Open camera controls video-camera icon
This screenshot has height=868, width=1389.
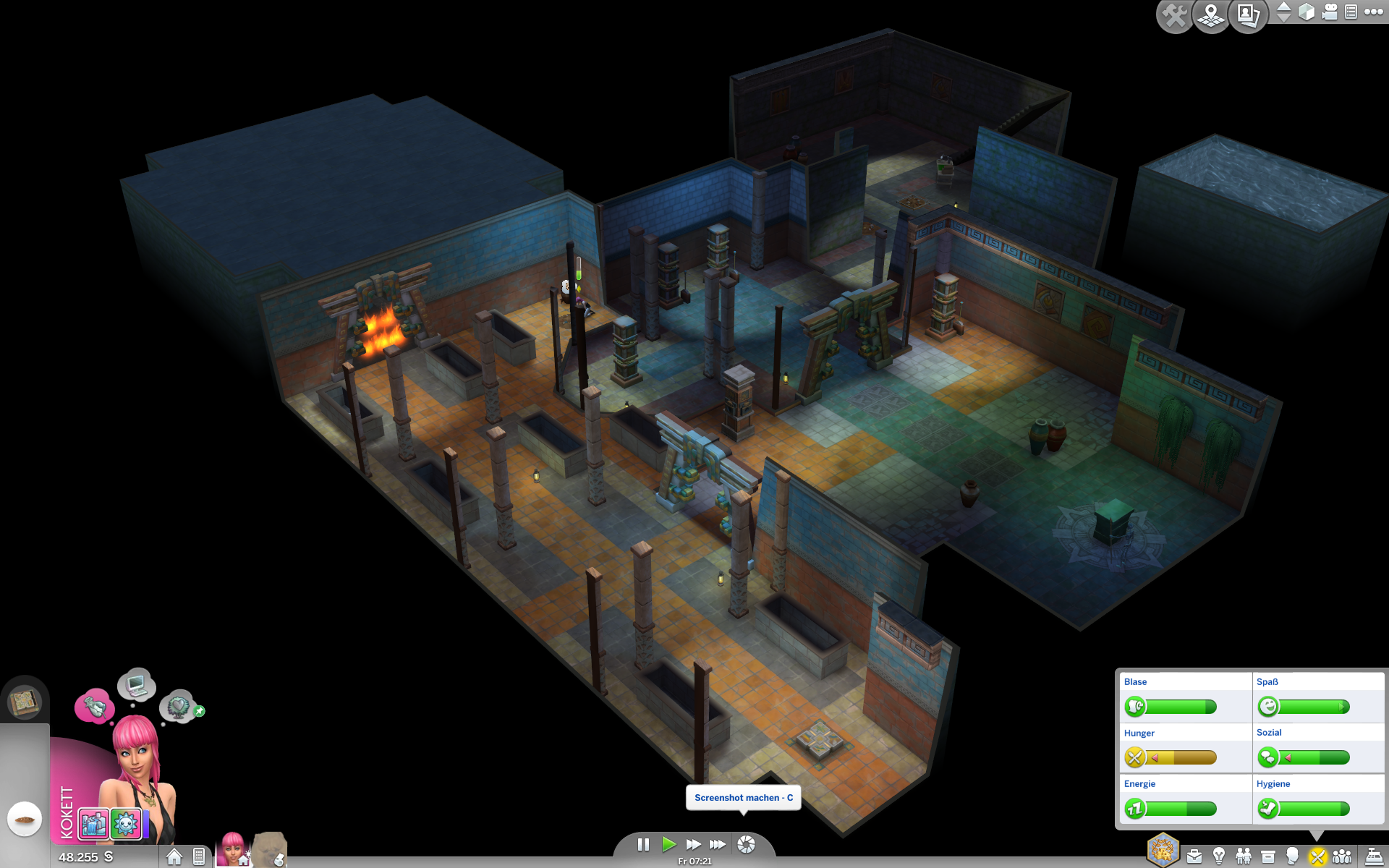pos(1329,12)
